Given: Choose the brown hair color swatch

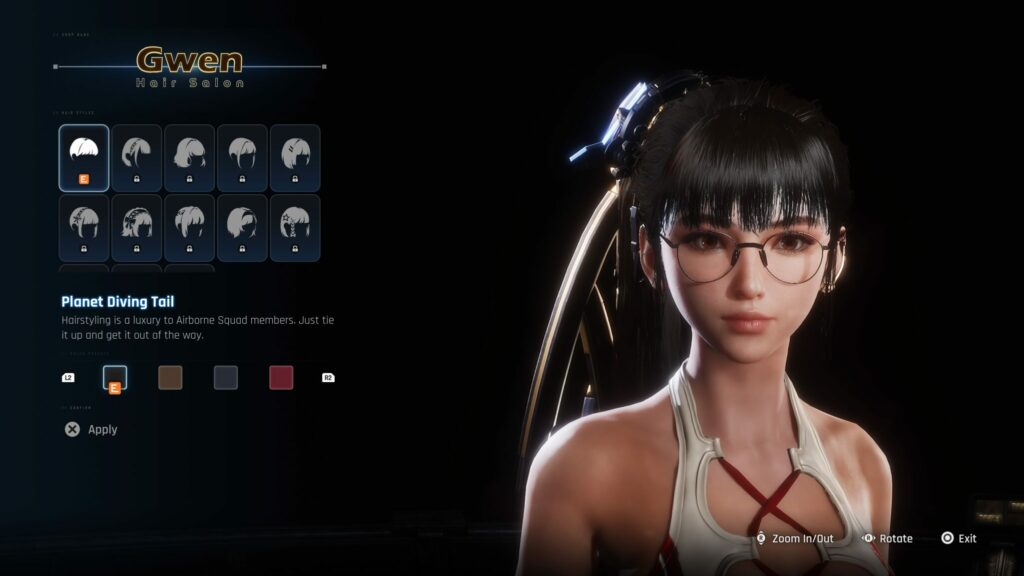Looking at the screenshot, I should (170, 377).
